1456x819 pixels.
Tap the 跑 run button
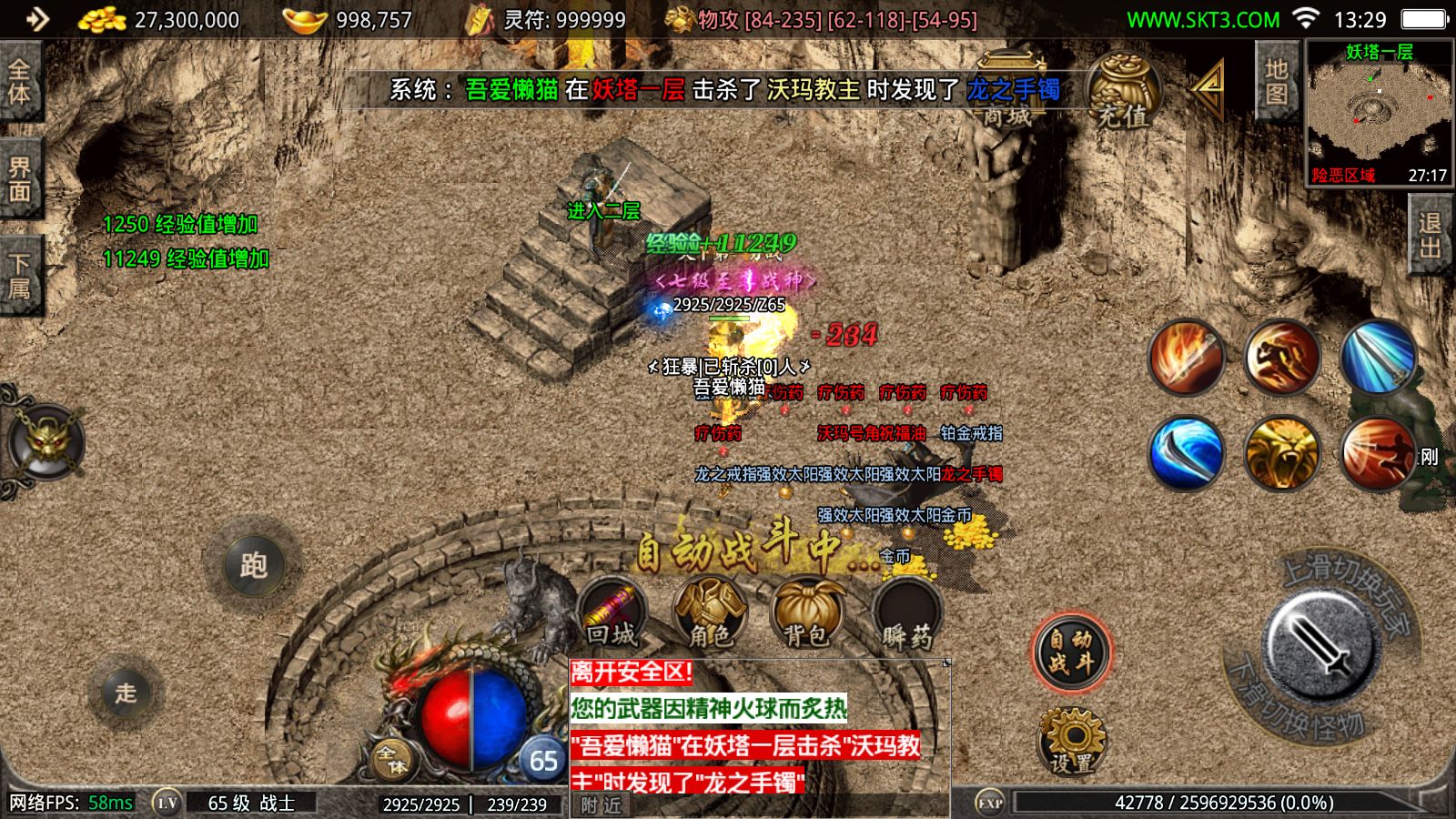(252, 566)
